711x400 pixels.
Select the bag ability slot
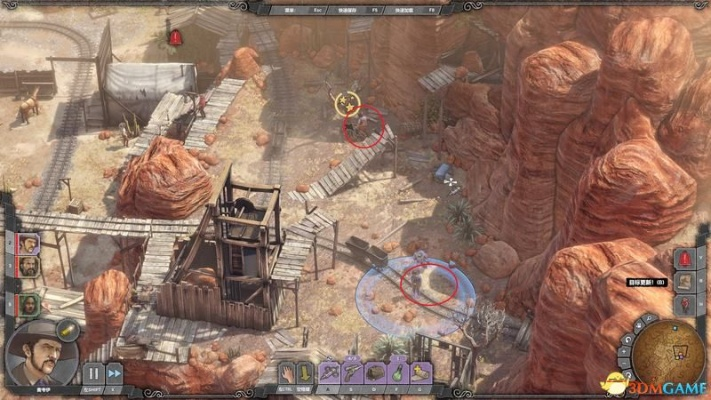[375, 372]
